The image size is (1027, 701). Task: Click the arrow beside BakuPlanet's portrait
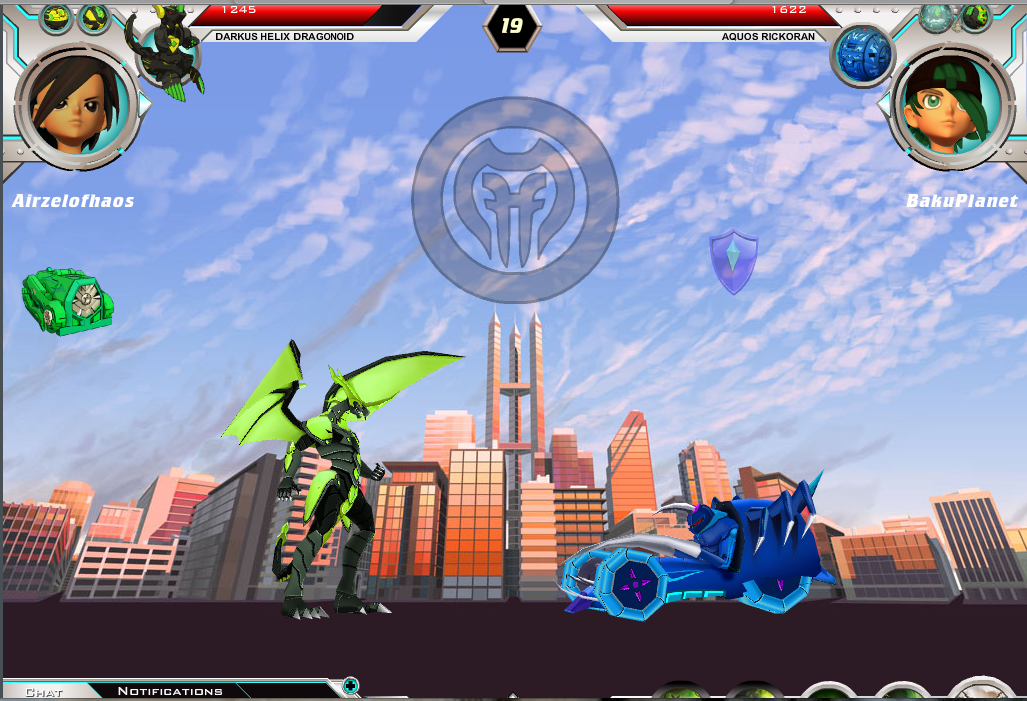click(883, 104)
